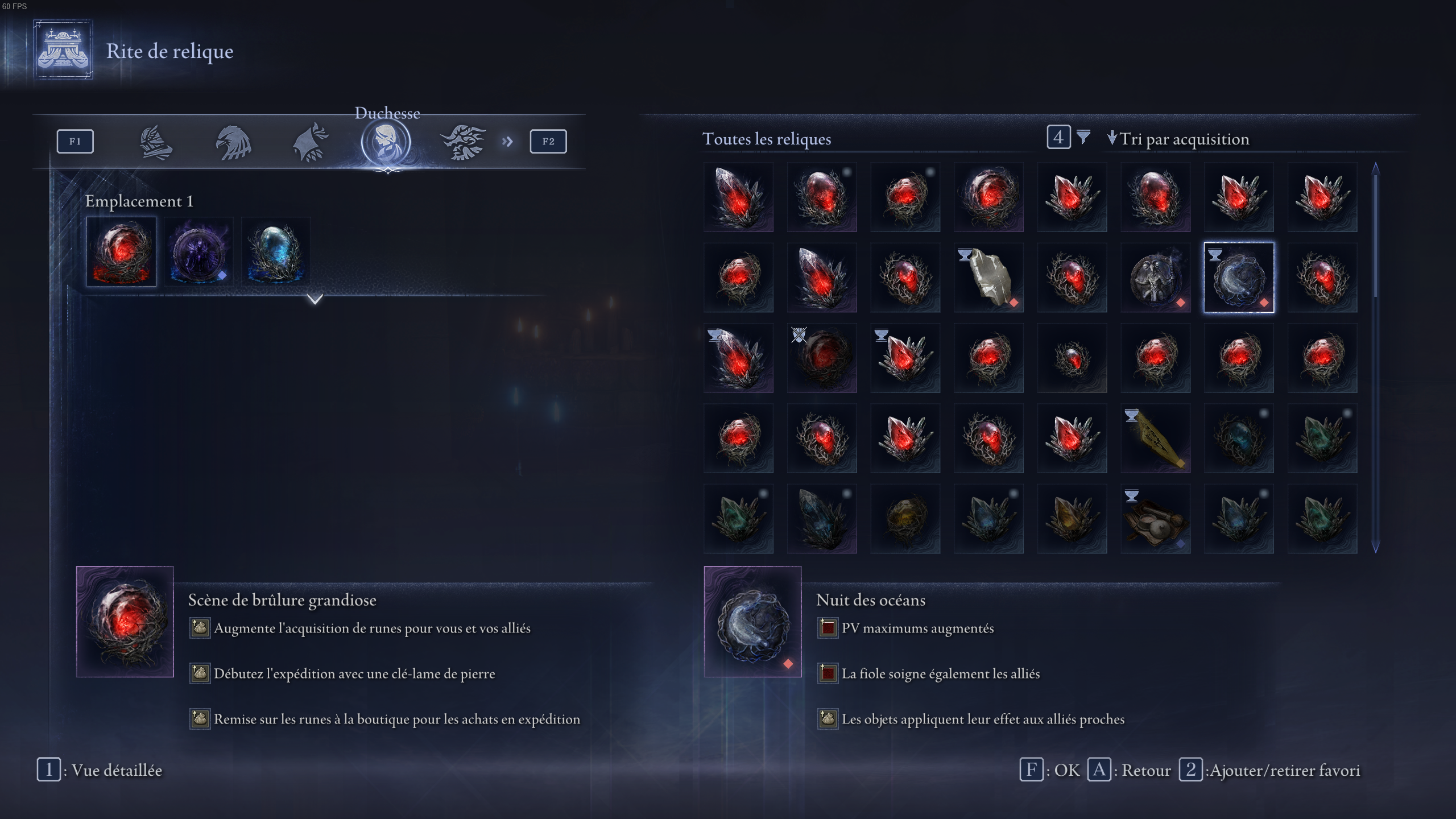Click the double chevron to reveal more classes
The image size is (1456, 819).
[508, 142]
